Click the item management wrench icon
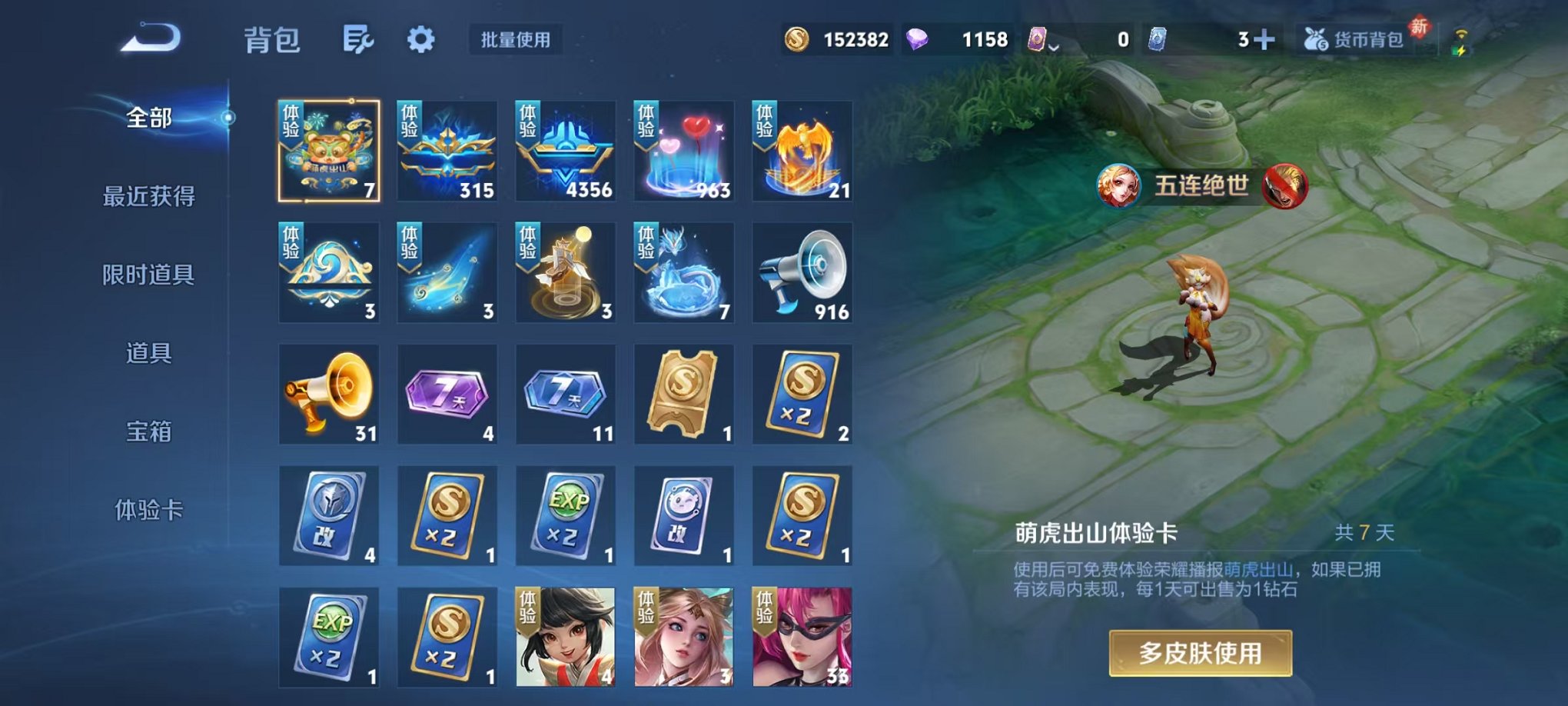Screen dimensions: 1568x706 click(x=358, y=37)
